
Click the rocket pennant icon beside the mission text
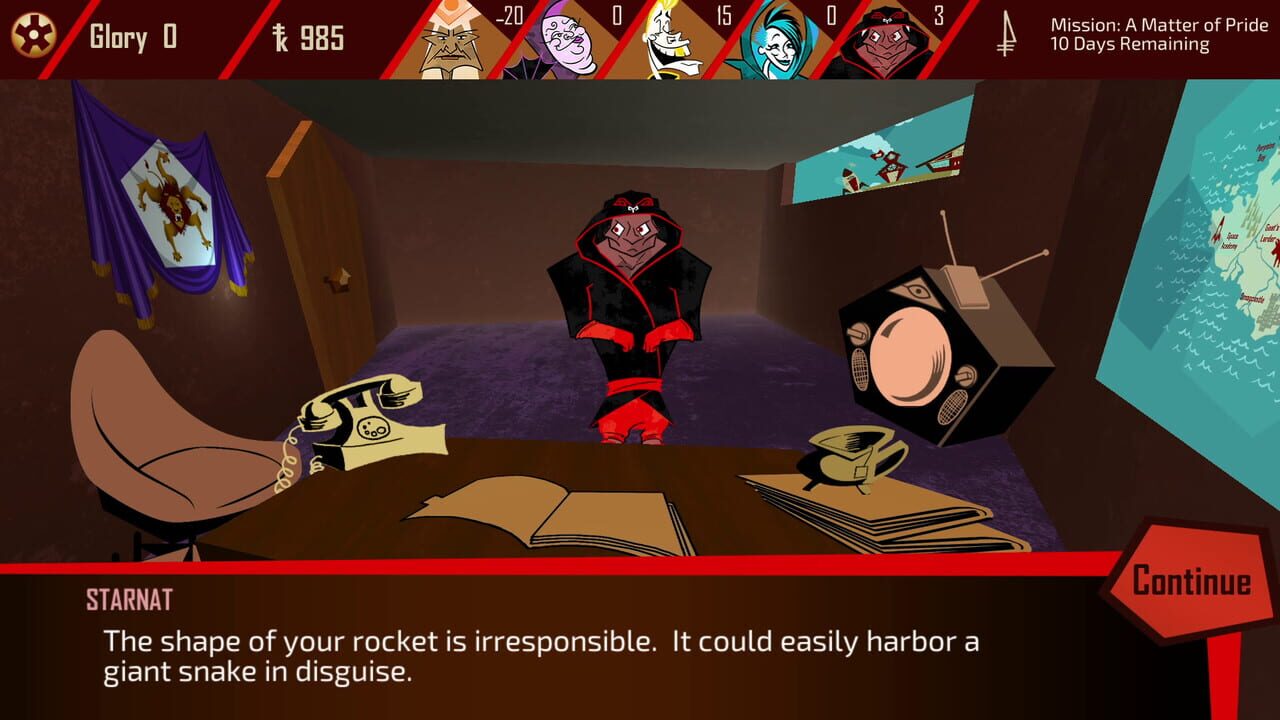1007,33
